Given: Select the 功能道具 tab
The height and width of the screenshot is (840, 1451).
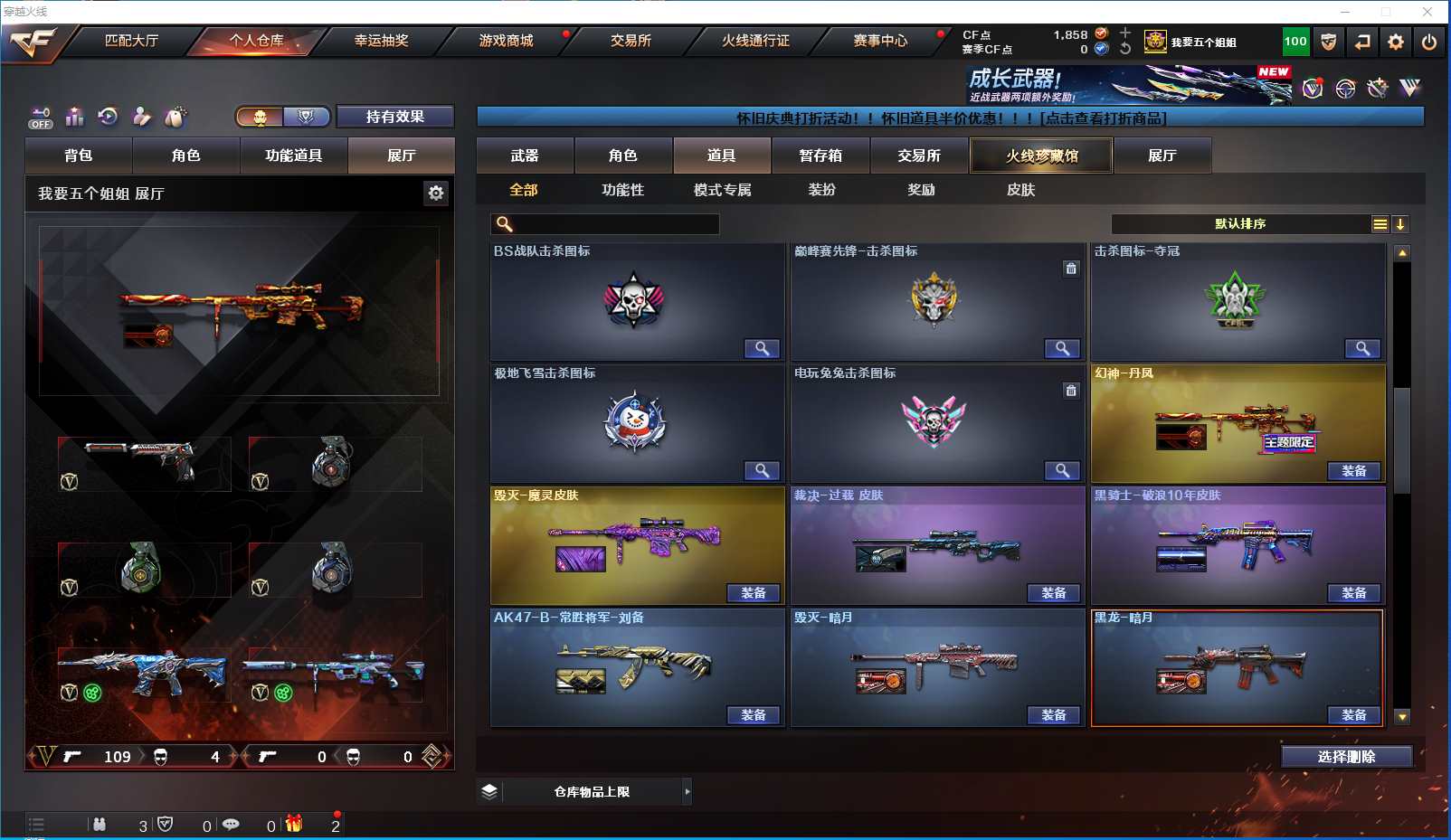Looking at the screenshot, I should pyautogui.click(x=293, y=156).
